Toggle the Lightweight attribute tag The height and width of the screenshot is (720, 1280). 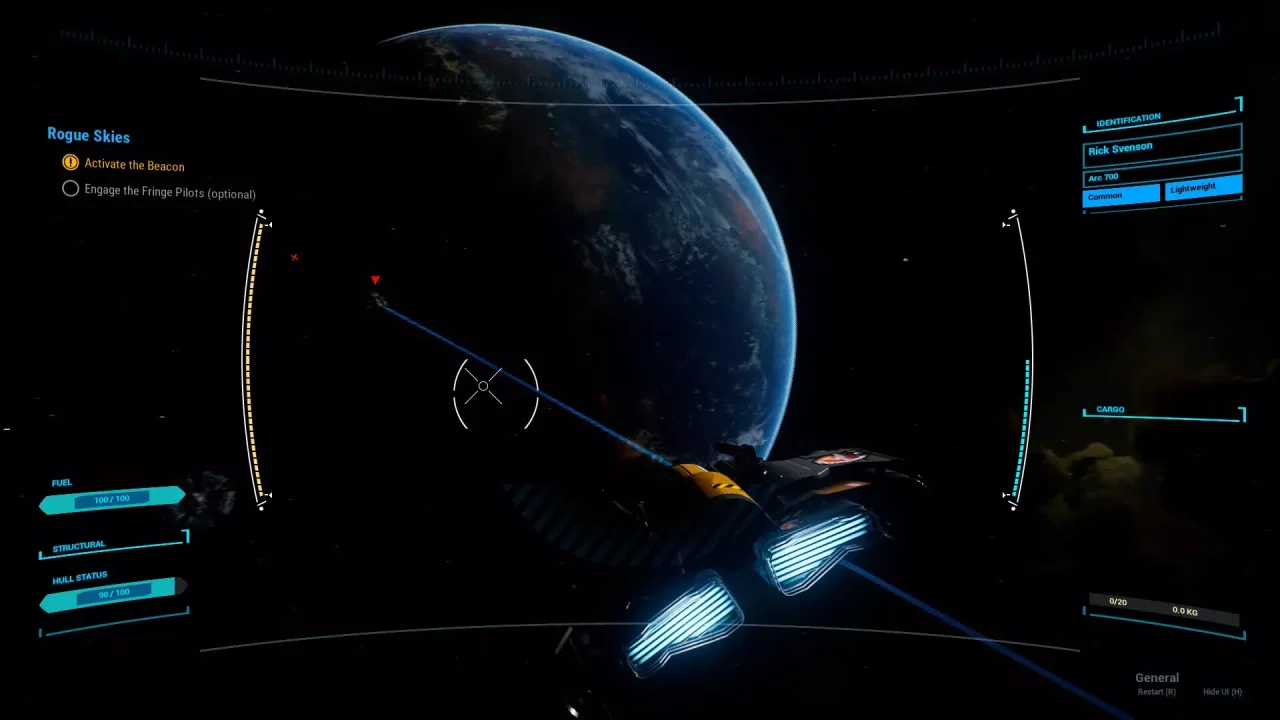tap(1202, 187)
